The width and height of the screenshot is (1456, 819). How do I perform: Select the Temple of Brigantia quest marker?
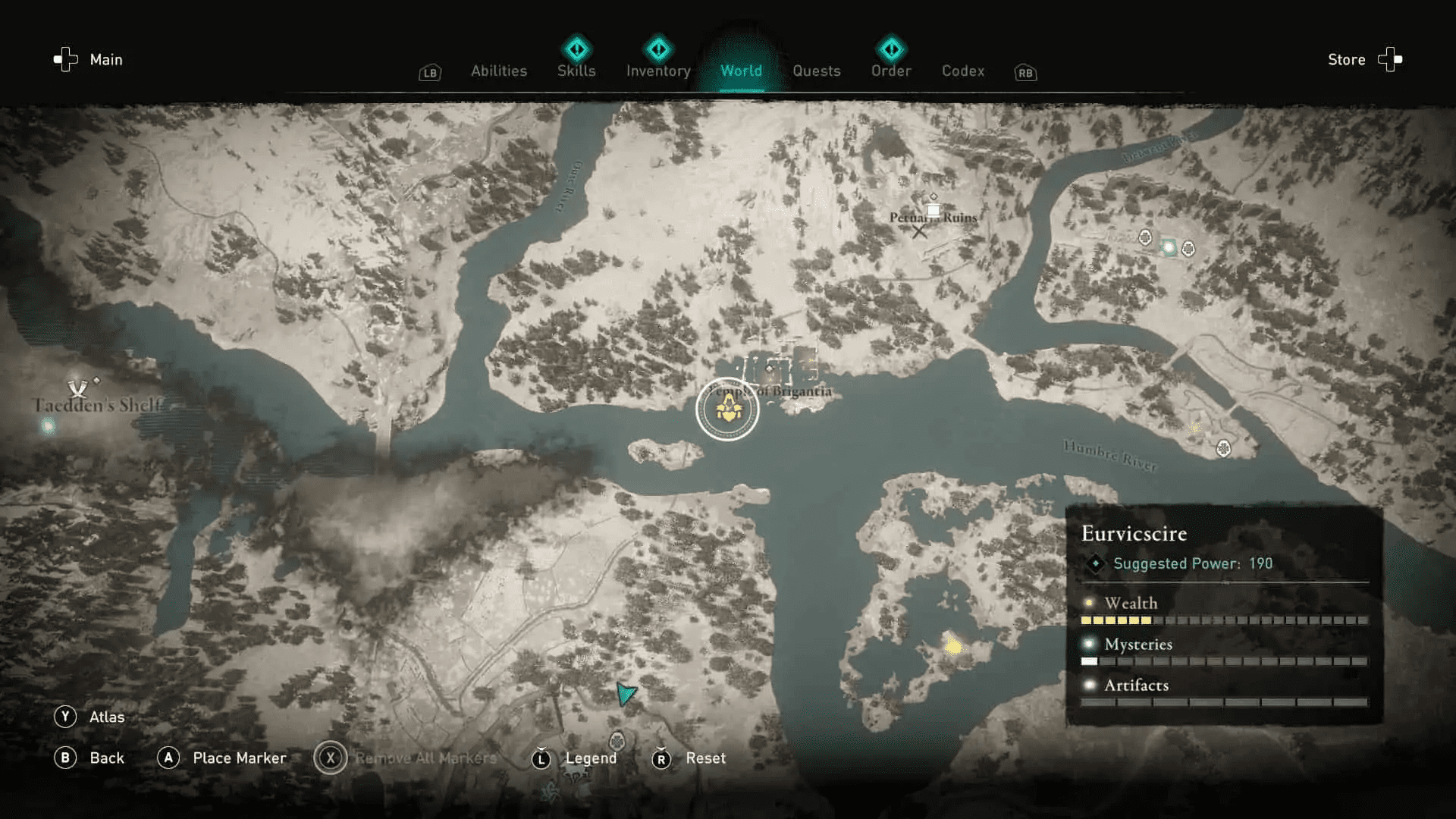tap(727, 409)
